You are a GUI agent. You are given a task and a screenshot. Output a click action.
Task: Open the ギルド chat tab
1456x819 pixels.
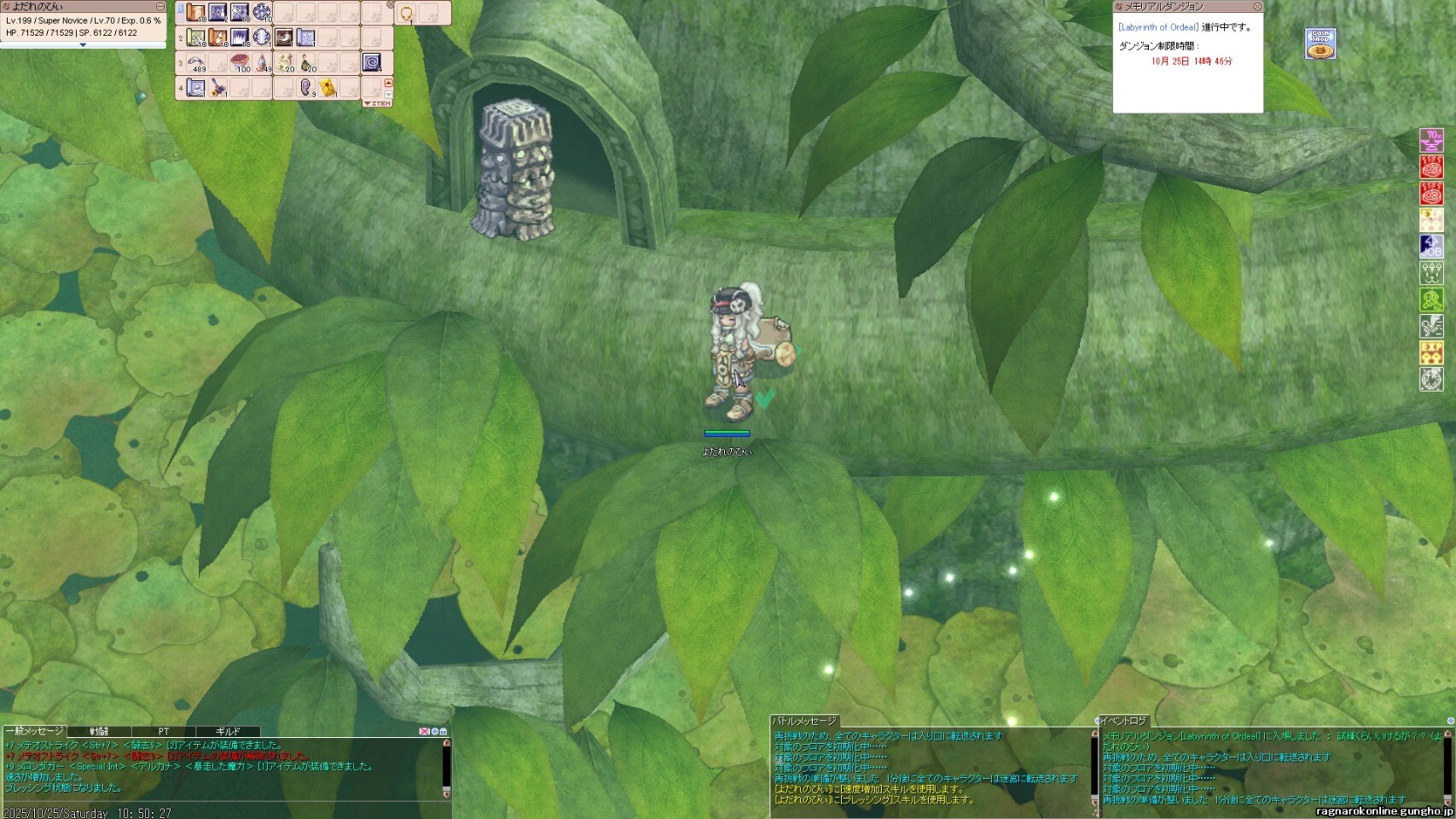click(x=227, y=731)
